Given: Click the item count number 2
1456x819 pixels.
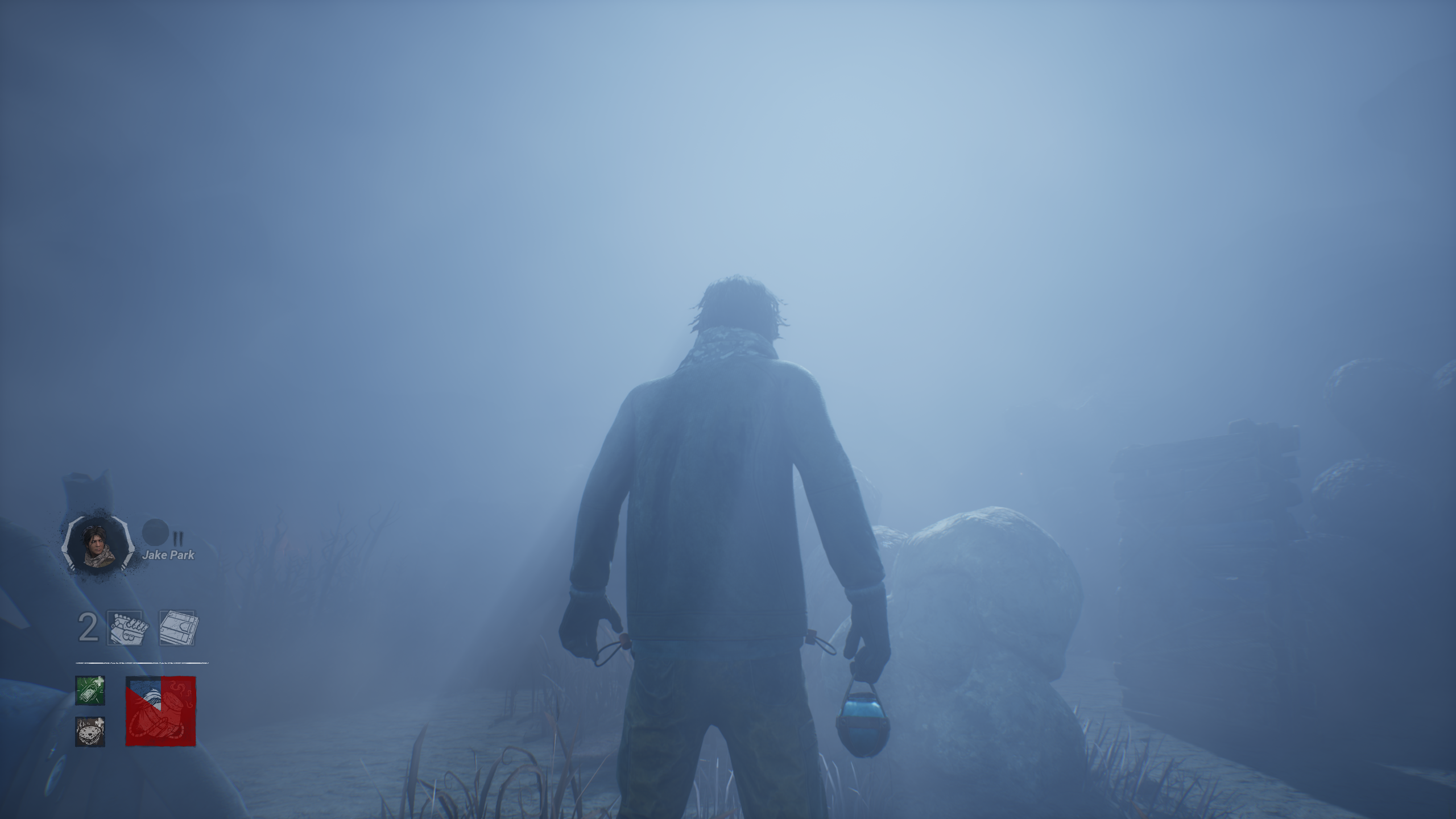Looking at the screenshot, I should pos(87,626).
